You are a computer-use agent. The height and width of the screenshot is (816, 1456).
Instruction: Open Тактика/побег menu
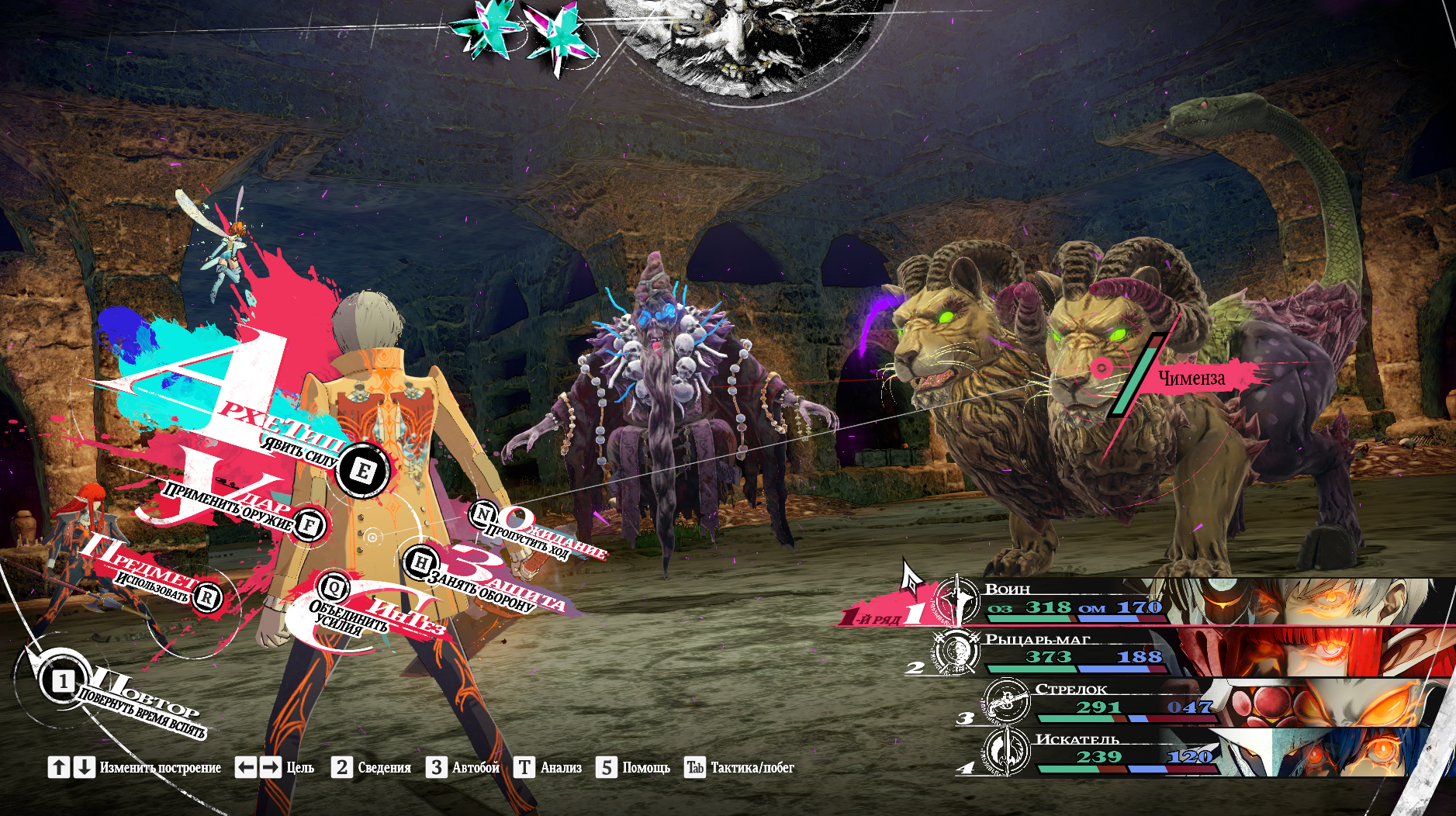tap(739, 767)
